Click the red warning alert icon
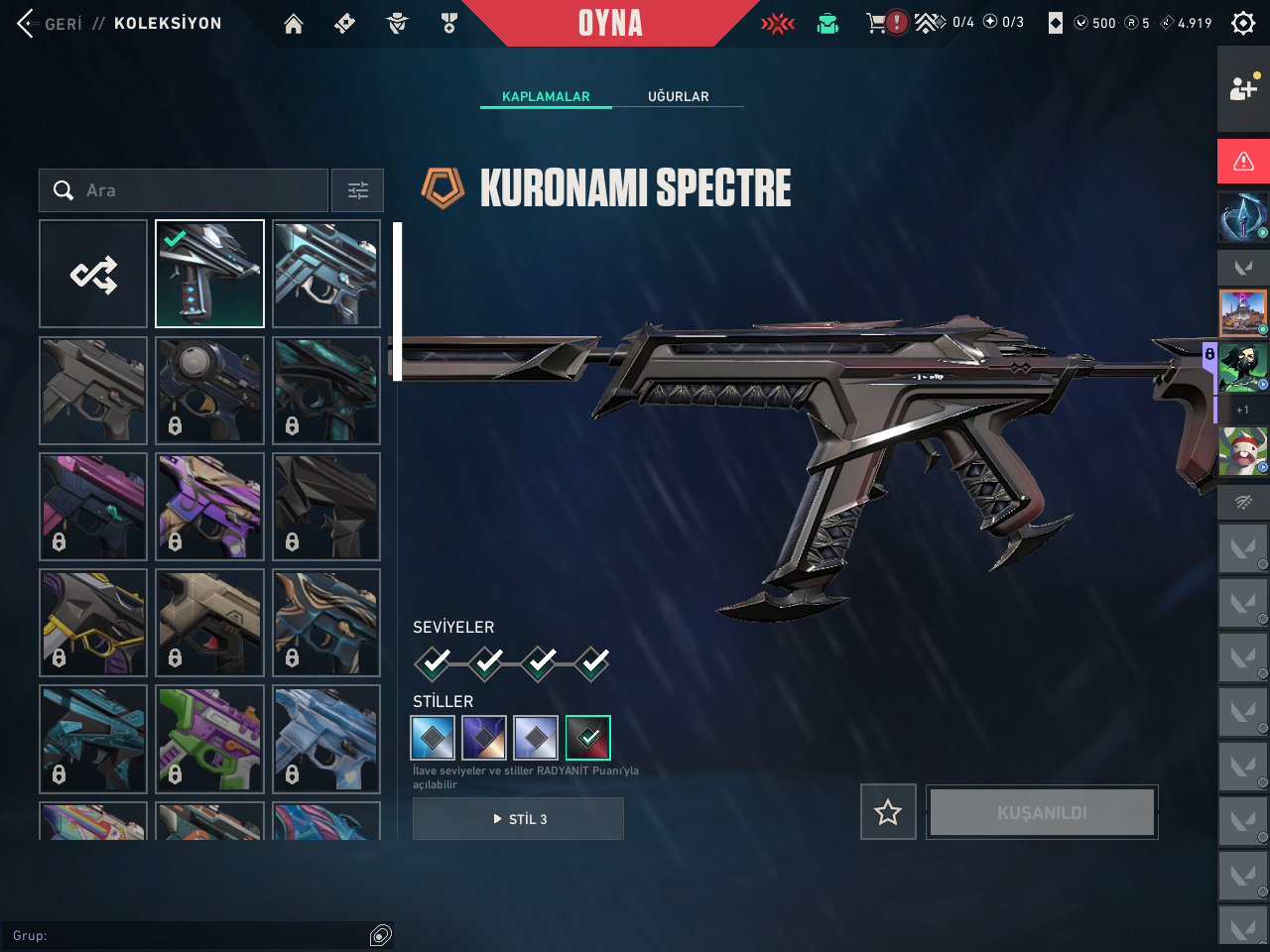The height and width of the screenshot is (952, 1270). click(1243, 162)
